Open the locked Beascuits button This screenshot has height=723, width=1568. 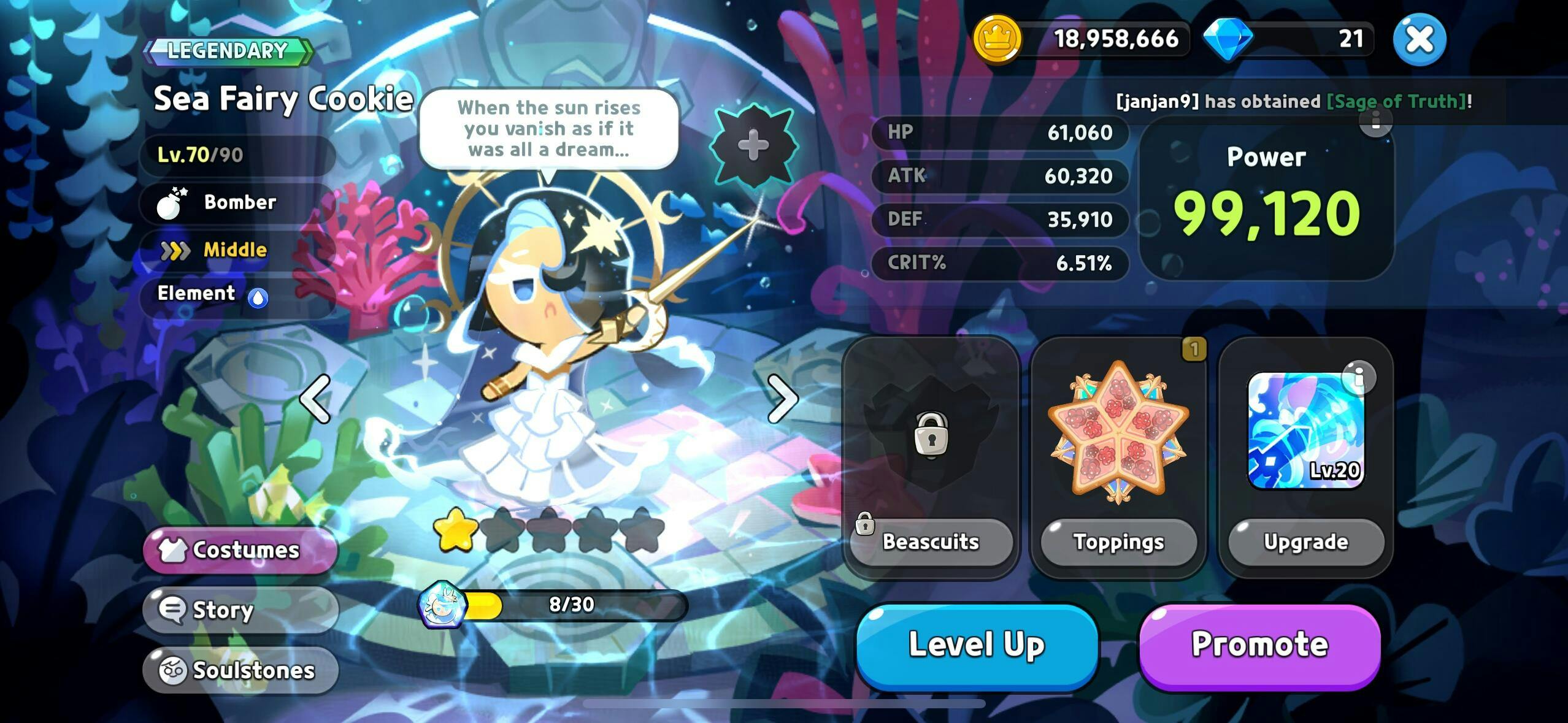931,542
